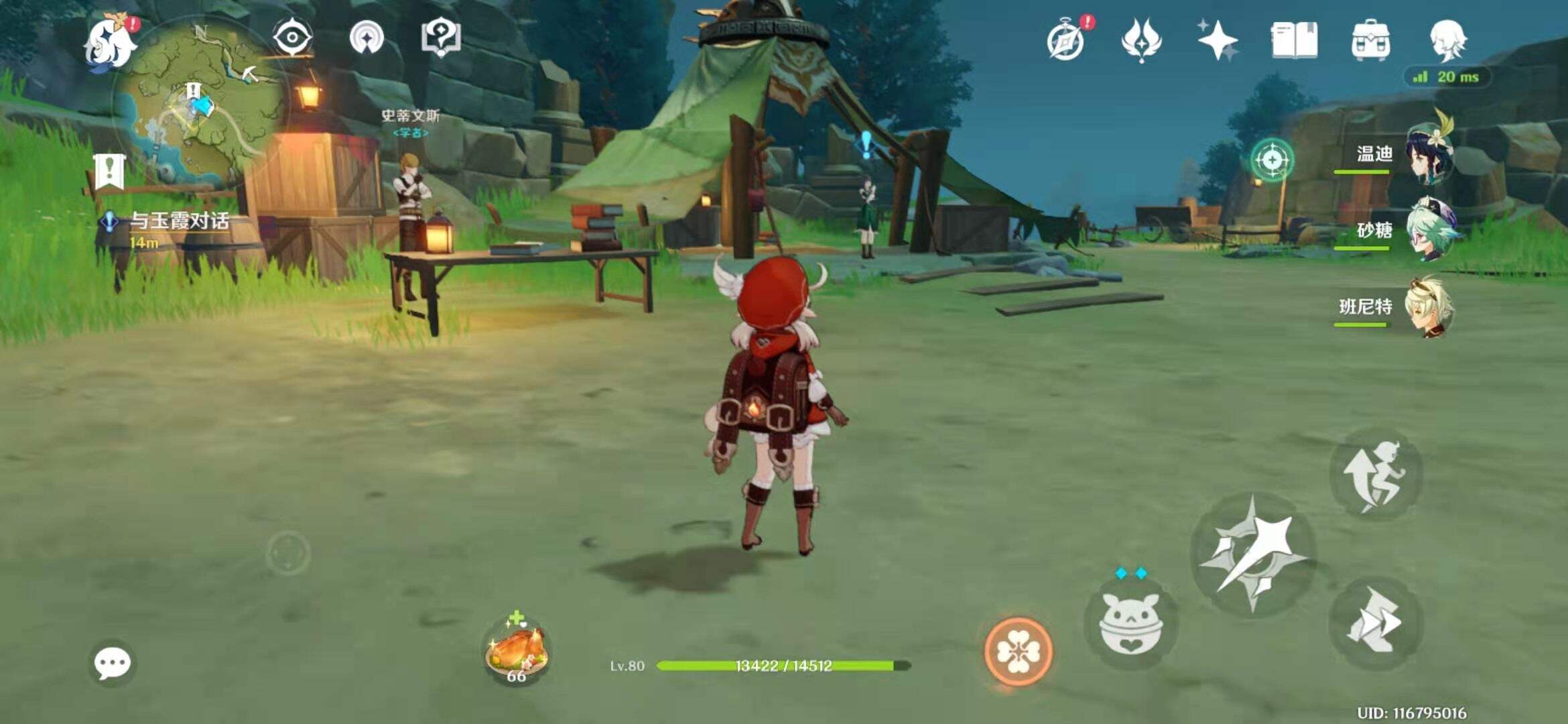Switch to party member 砂糖
Image resolution: width=1568 pixels, height=724 pixels.
pyautogui.click(x=1429, y=231)
